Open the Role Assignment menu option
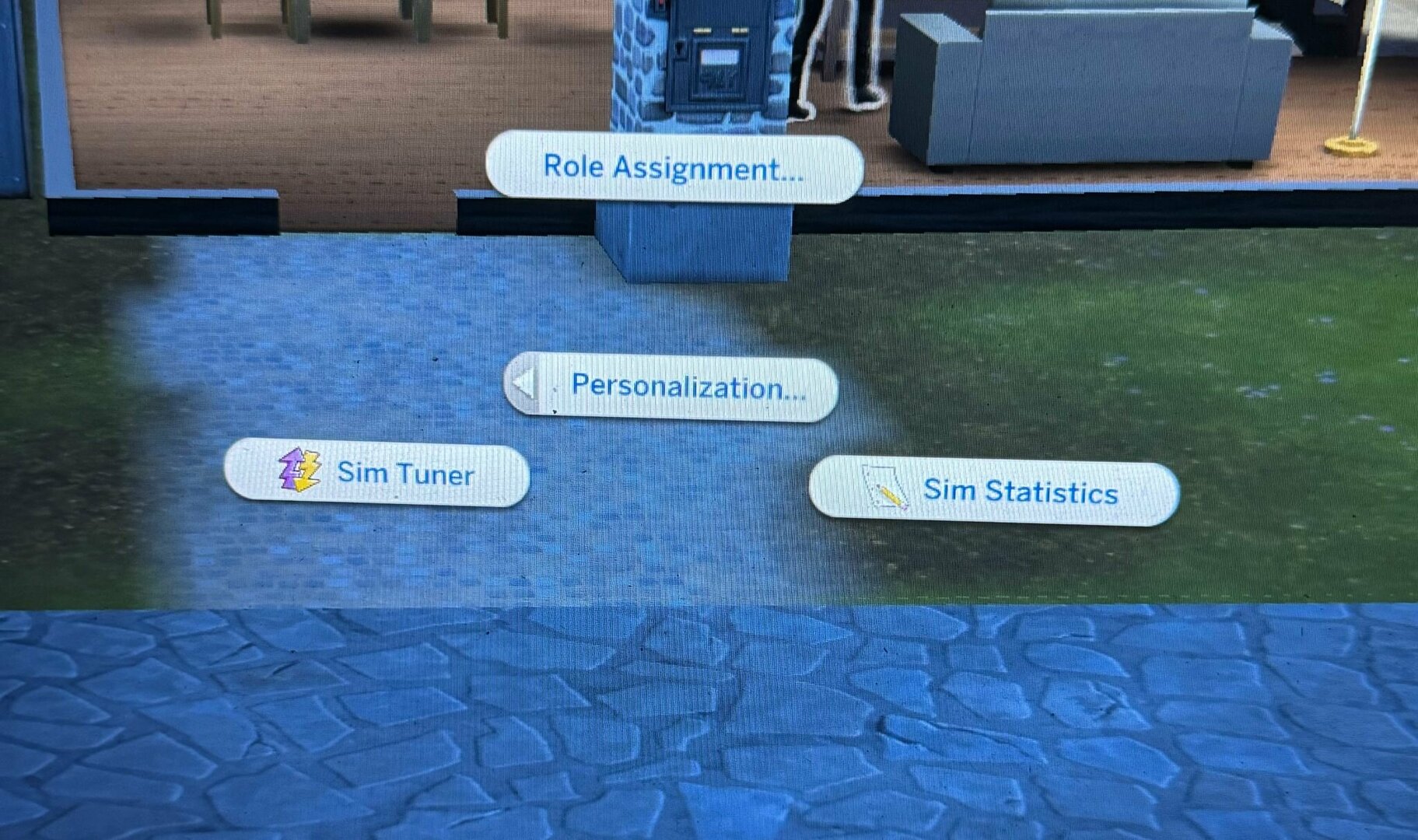The image size is (1418, 840). 674,168
